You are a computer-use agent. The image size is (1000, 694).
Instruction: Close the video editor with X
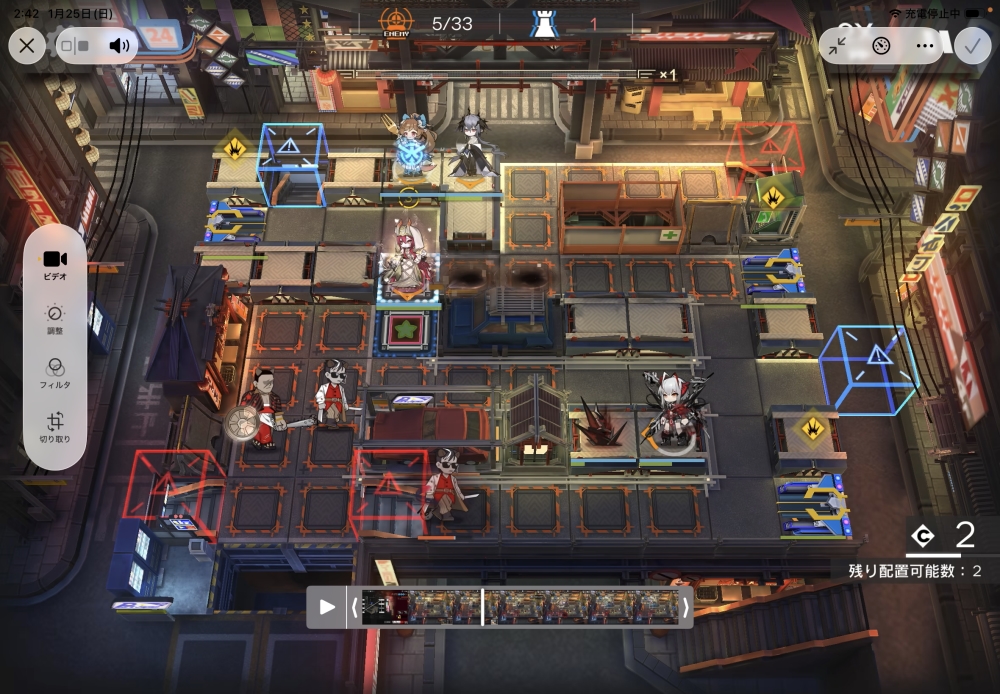coord(27,45)
